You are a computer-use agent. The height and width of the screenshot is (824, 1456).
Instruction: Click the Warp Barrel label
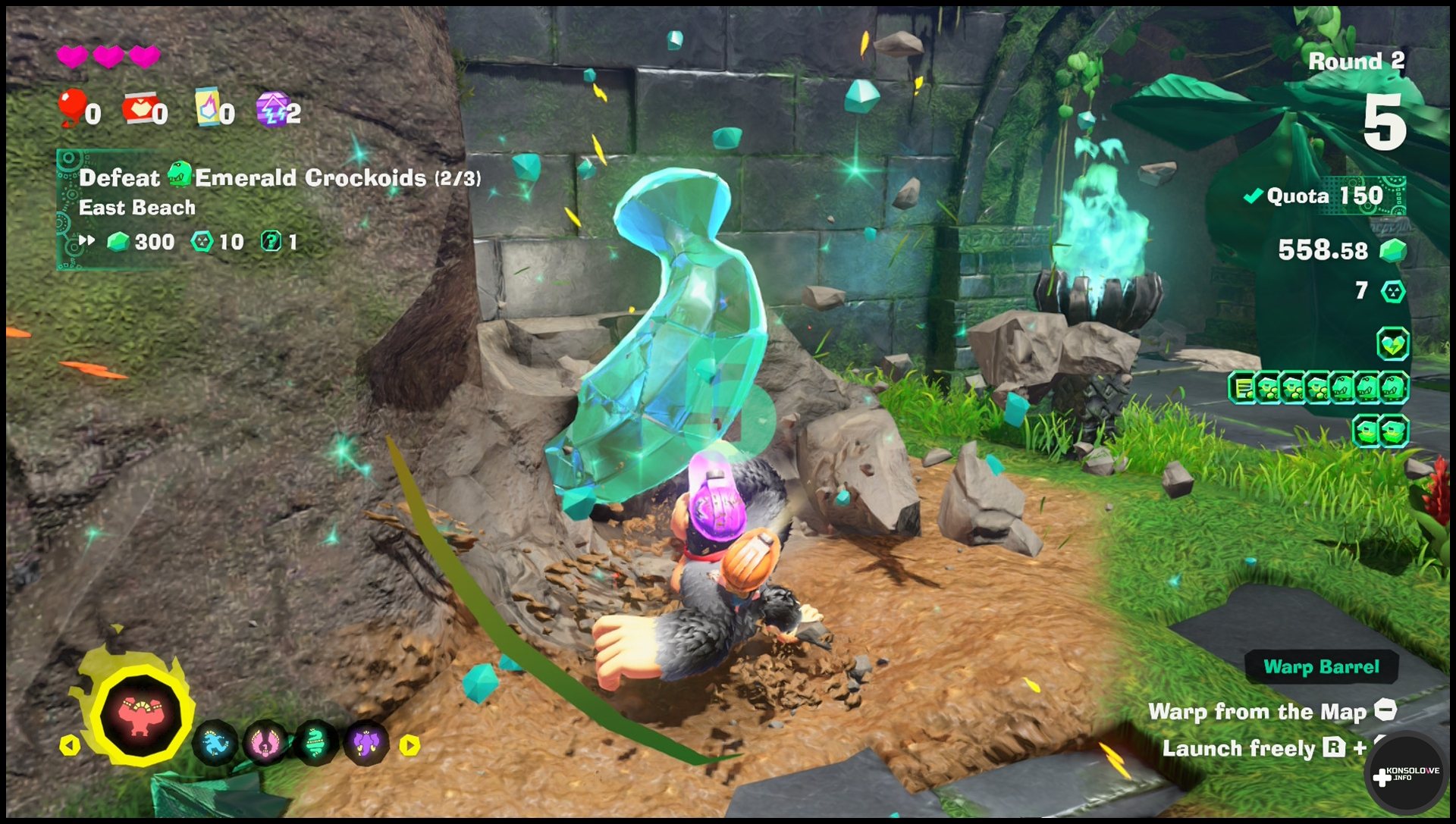point(1321,667)
